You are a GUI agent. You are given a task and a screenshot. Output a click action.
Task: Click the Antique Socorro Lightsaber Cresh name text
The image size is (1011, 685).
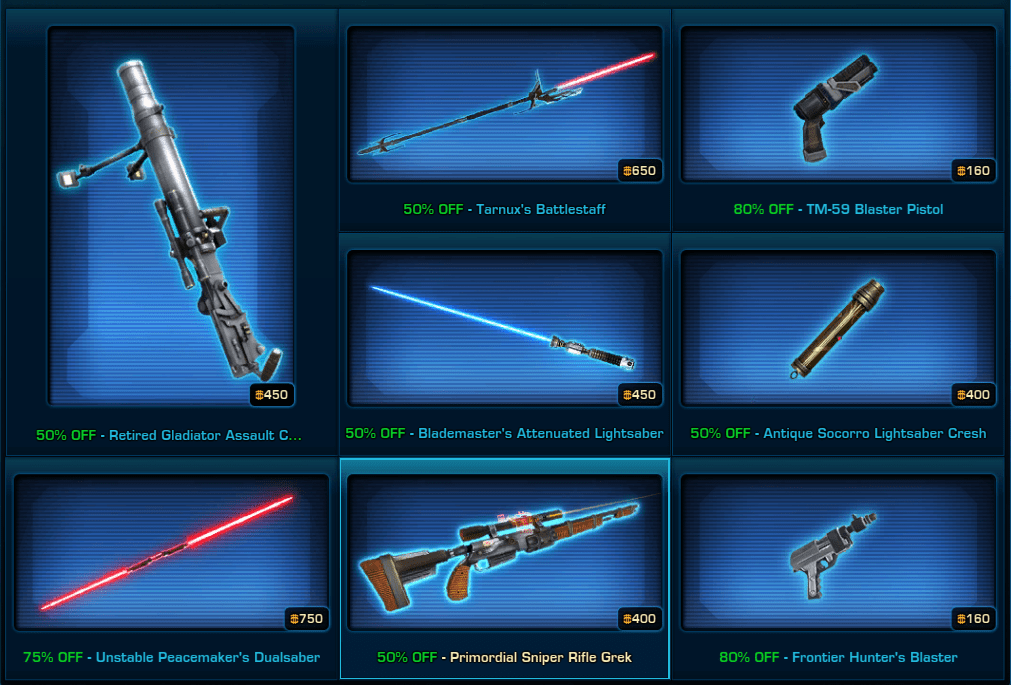pyautogui.click(x=874, y=434)
